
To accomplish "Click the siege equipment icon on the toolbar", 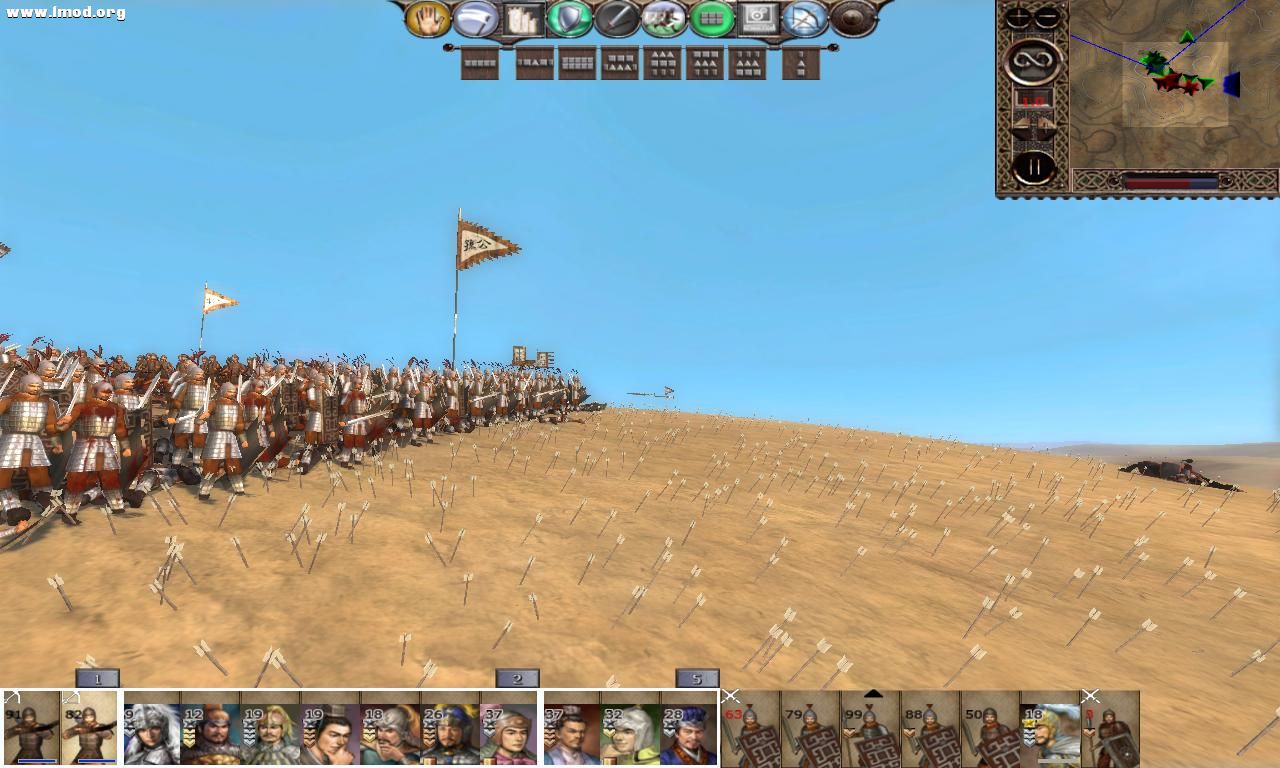I will click(524, 16).
